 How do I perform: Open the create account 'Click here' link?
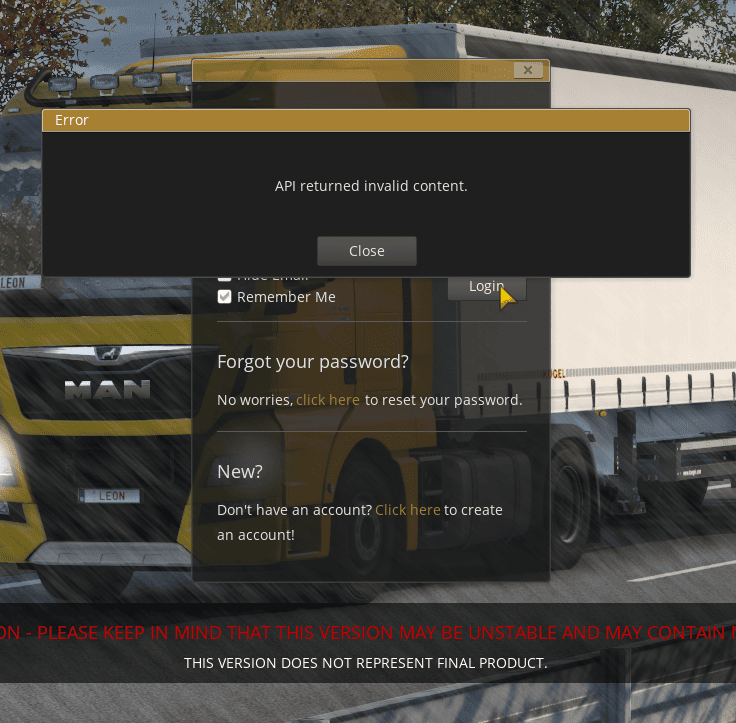click(x=408, y=510)
